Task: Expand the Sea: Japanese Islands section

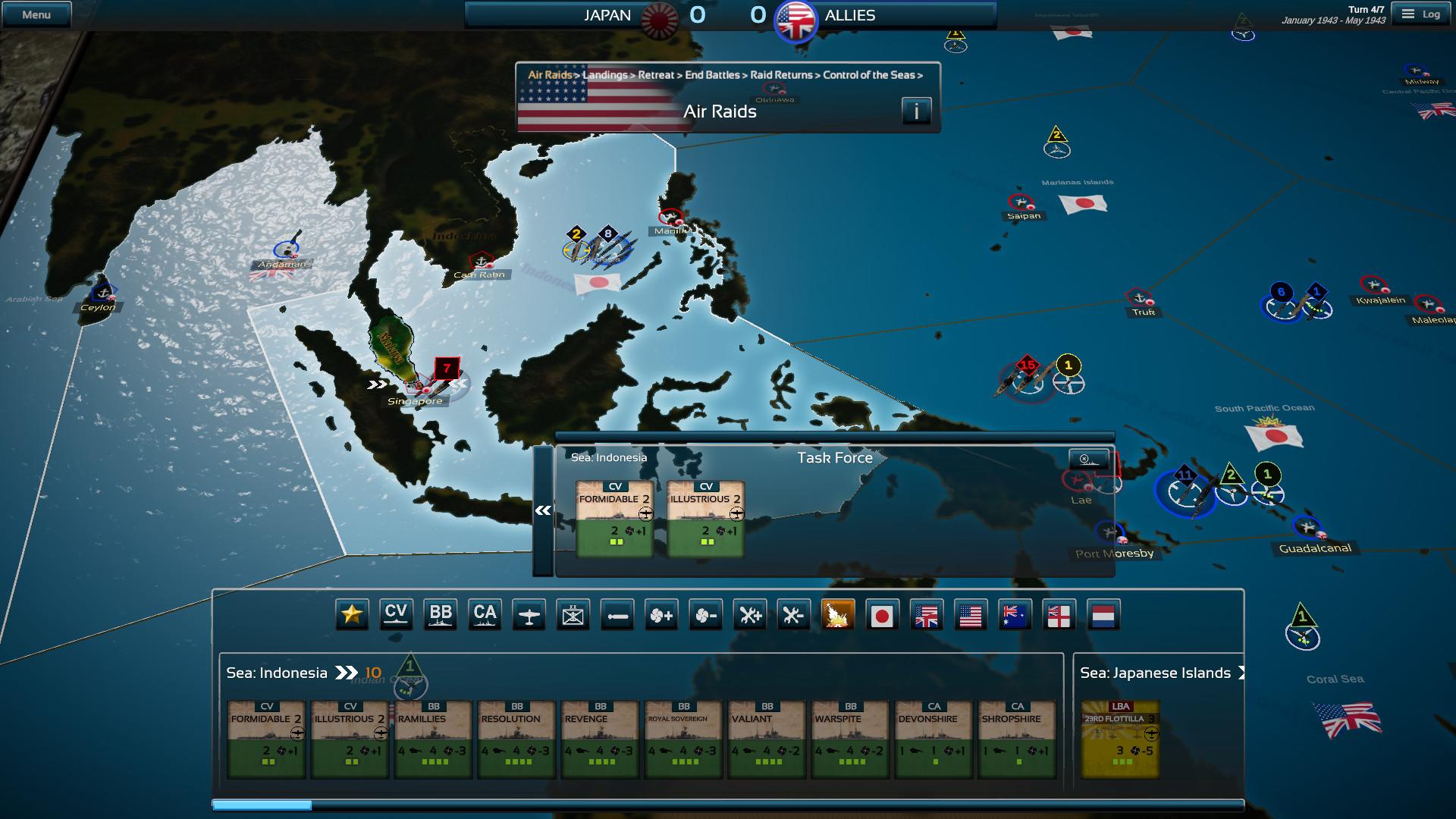Action: tap(1241, 672)
